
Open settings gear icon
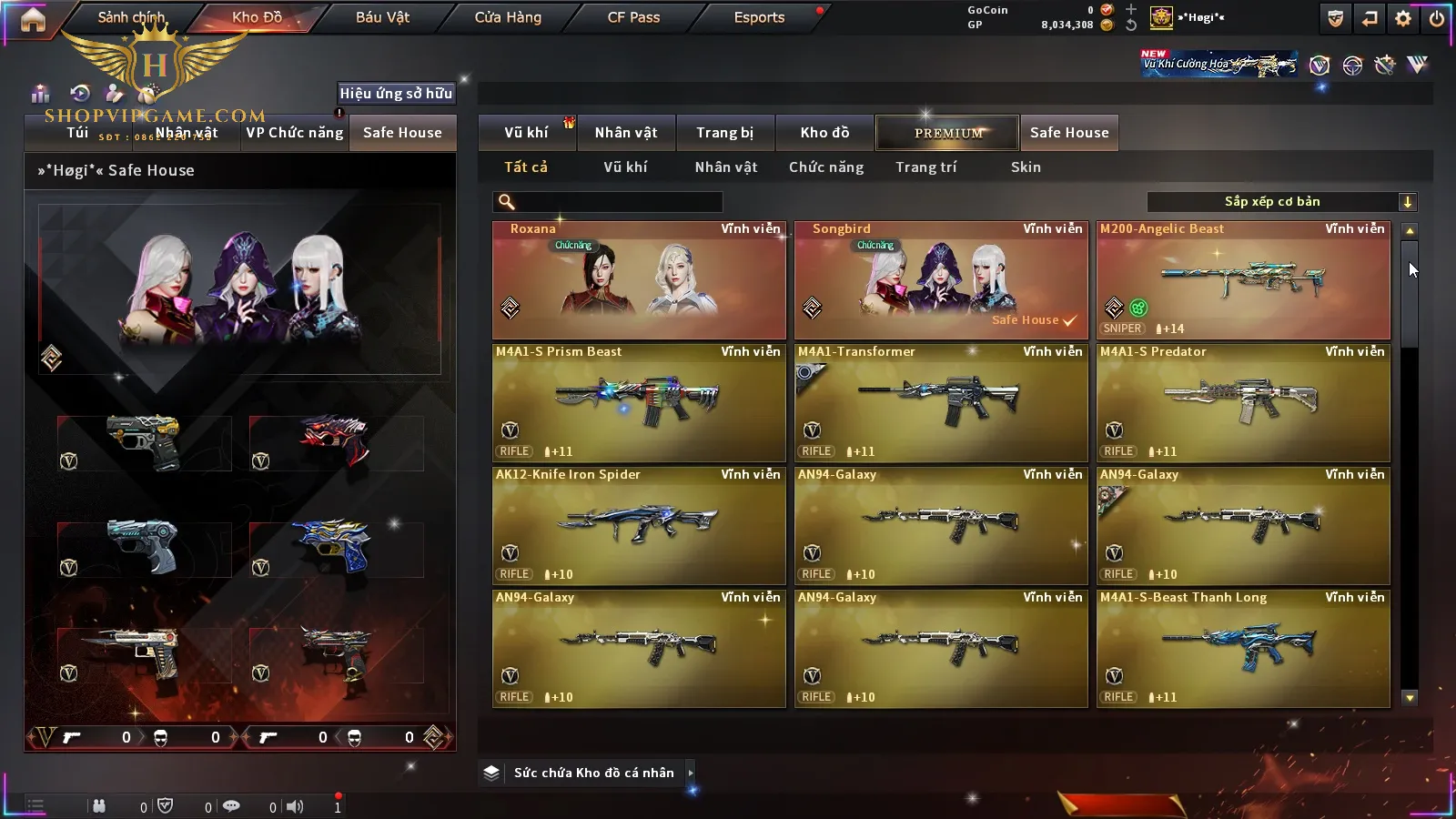[x=1403, y=18]
